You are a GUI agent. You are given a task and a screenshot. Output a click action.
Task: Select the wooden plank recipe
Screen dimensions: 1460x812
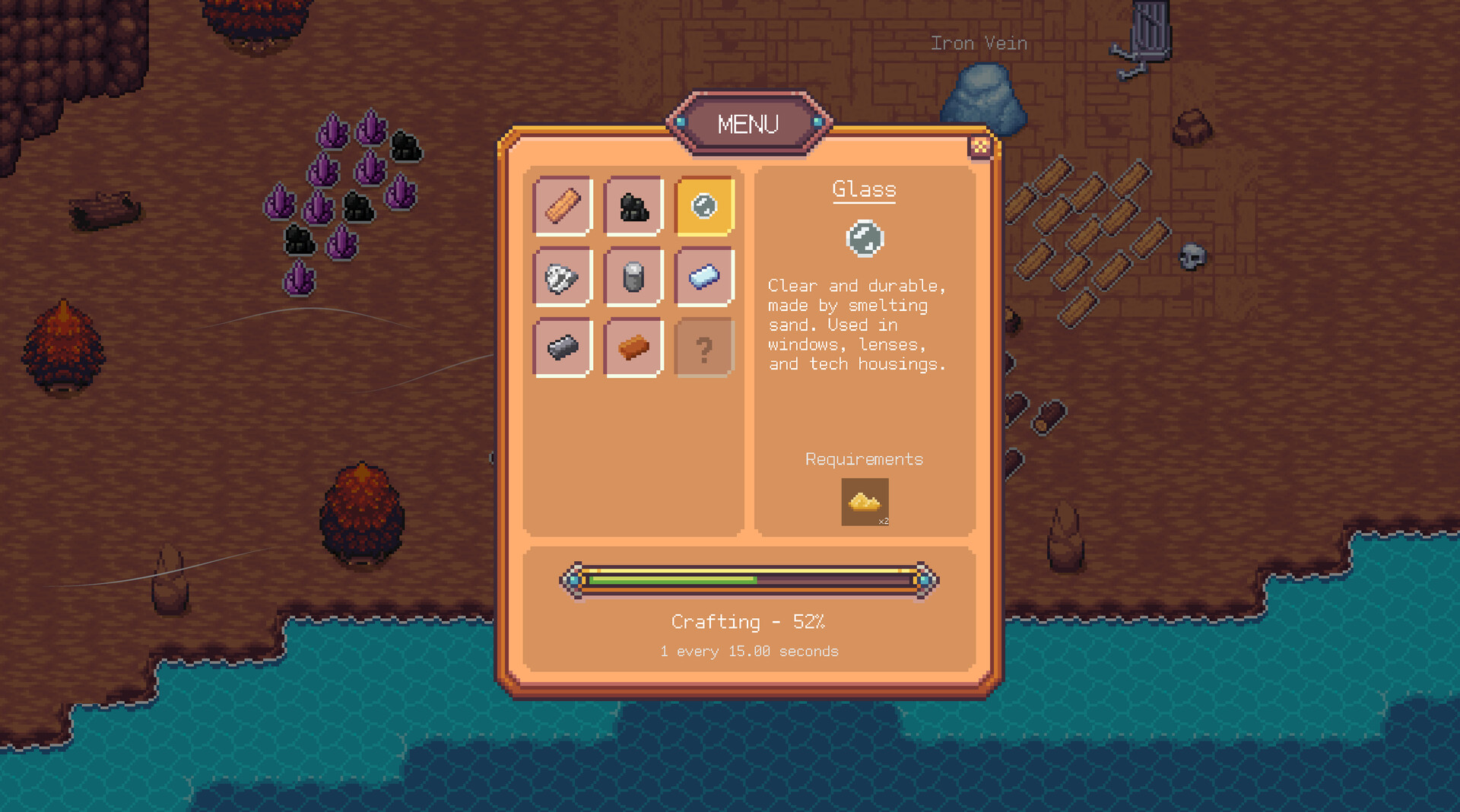click(x=563, y=206)
